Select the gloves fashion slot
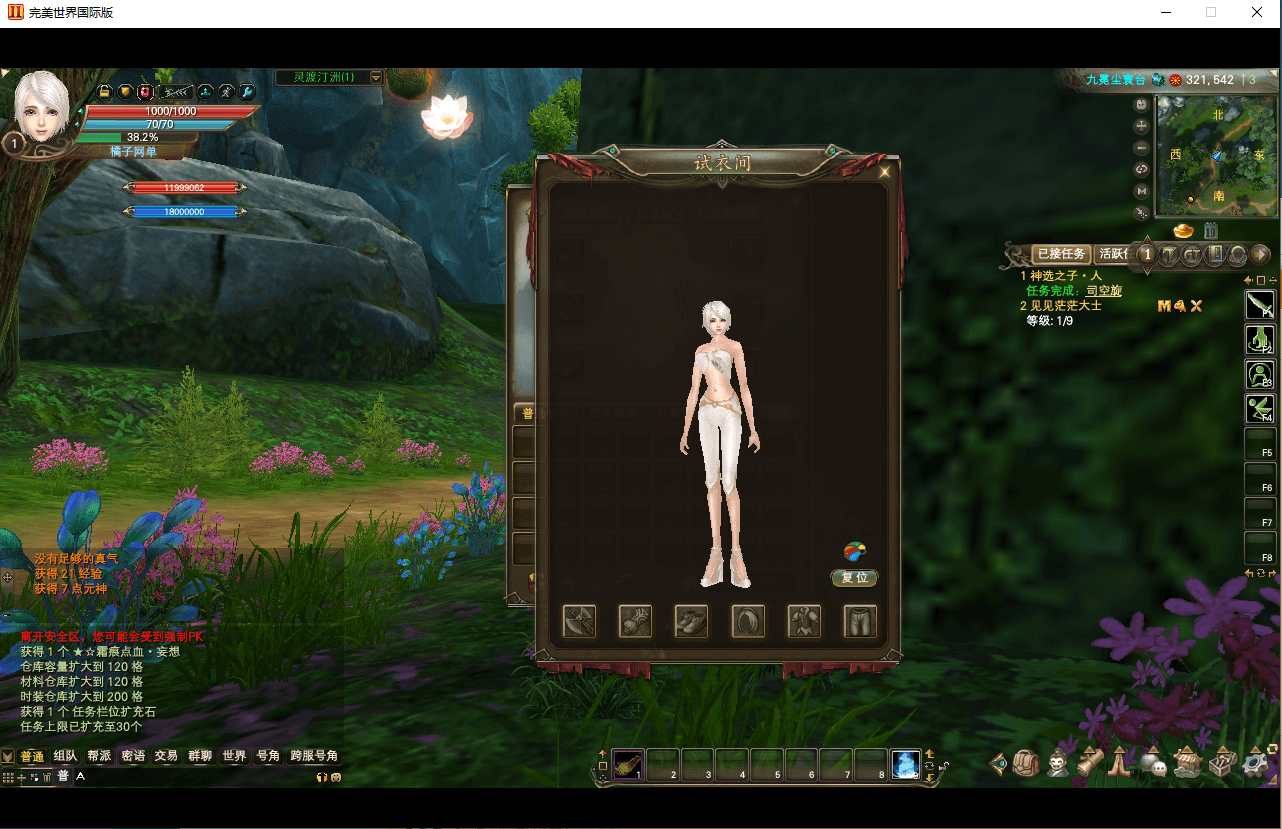The height and width of the screenshot is (829, 1282). 636,621
